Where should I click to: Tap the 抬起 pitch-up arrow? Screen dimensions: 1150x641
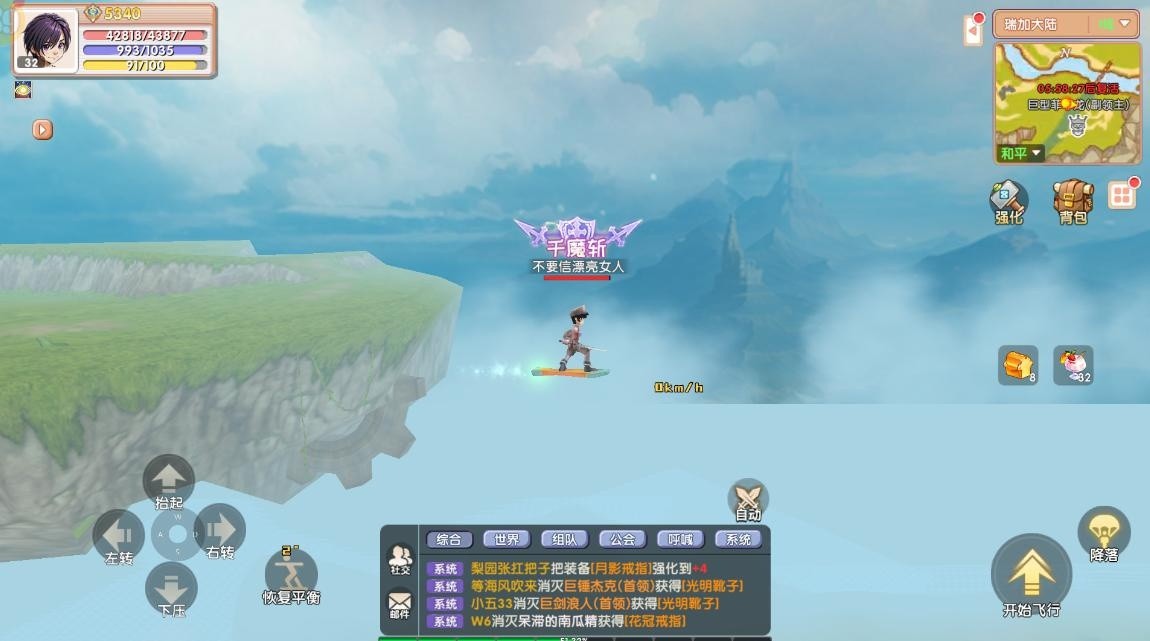[169, 479]
